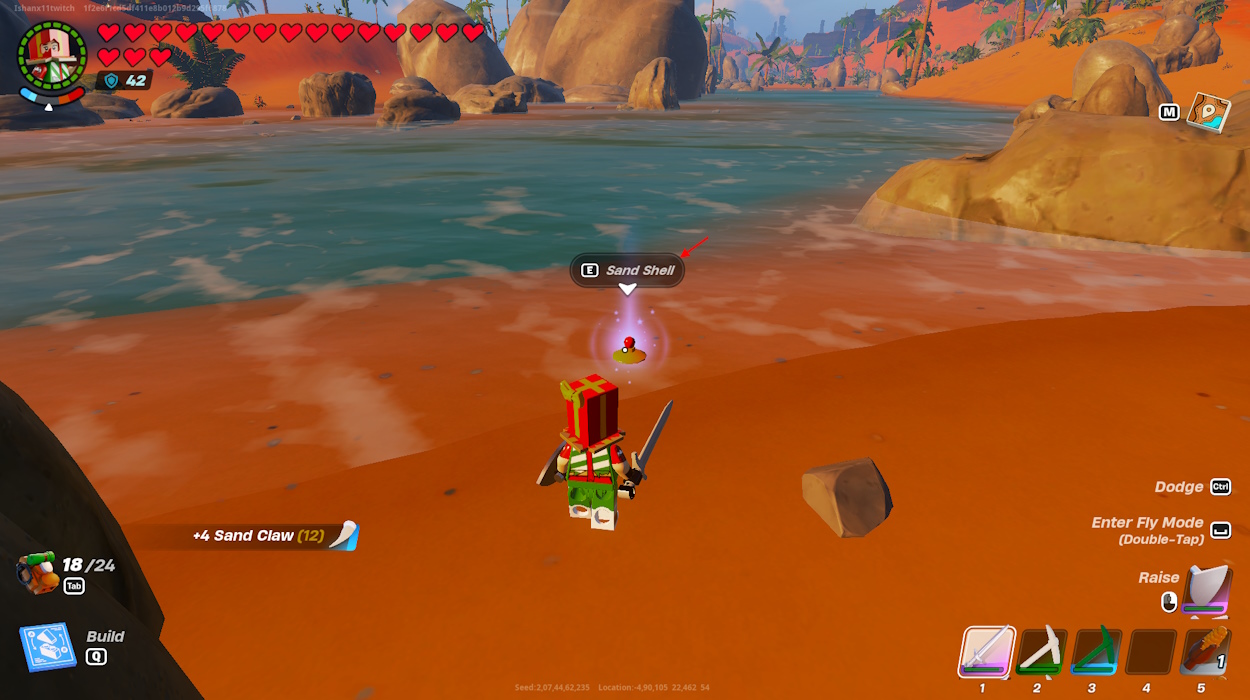
Task: Select the green pickaxe hotbar slot
Action: coord(1095,652)
